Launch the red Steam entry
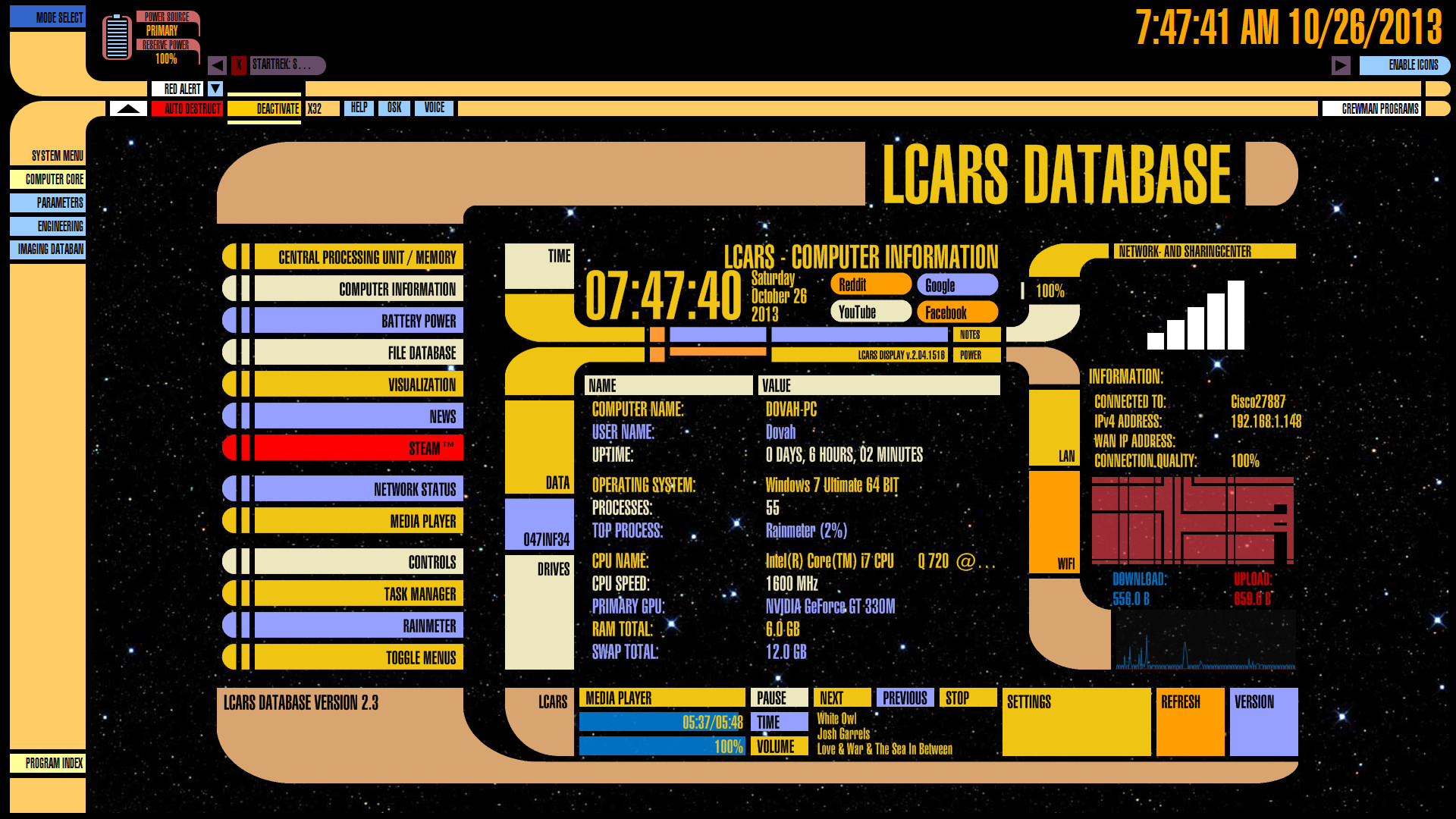This screenshot has height=819, width=1456. [x=358, y=448]
